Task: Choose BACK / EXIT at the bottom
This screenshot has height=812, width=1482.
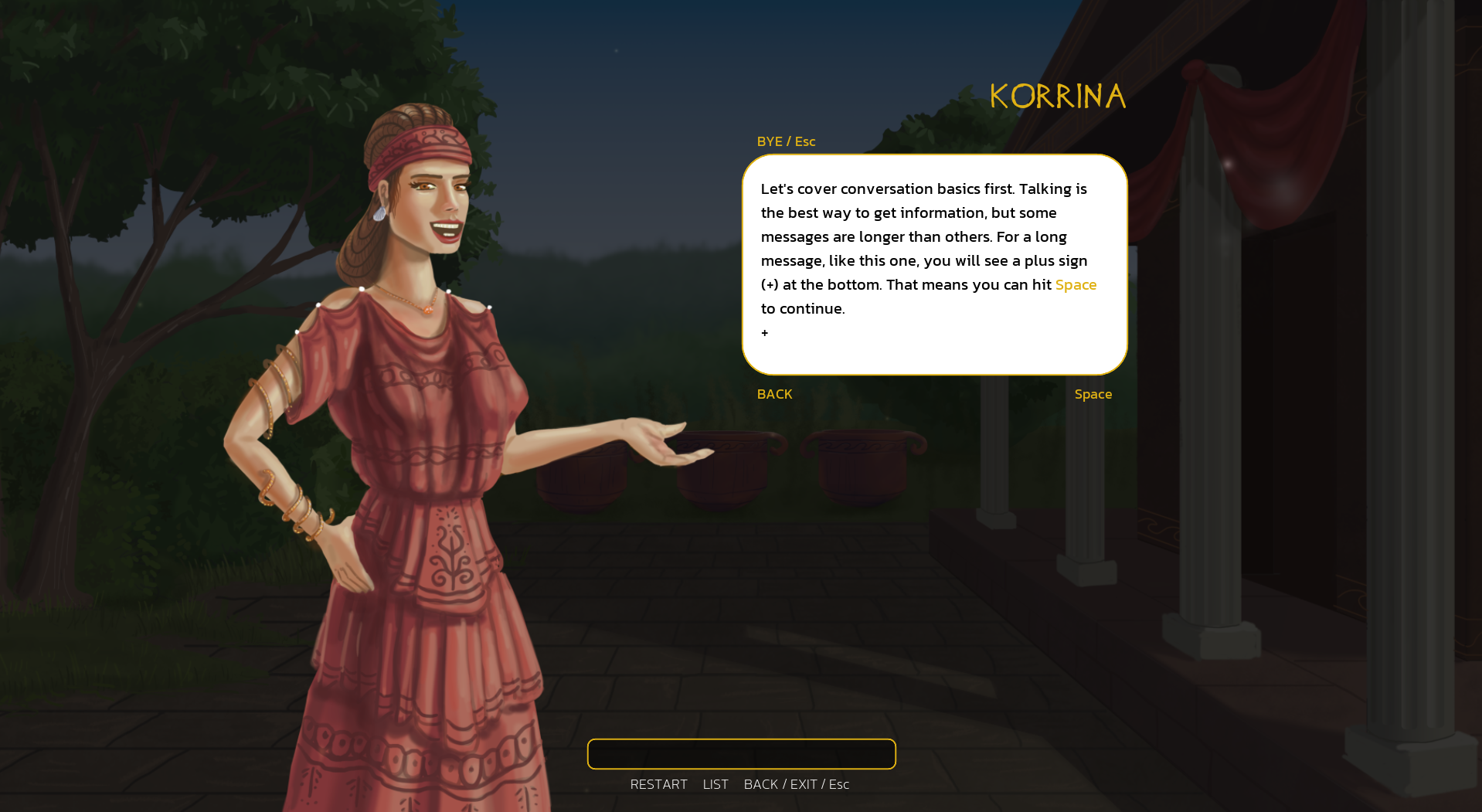Action: [796, 784]
